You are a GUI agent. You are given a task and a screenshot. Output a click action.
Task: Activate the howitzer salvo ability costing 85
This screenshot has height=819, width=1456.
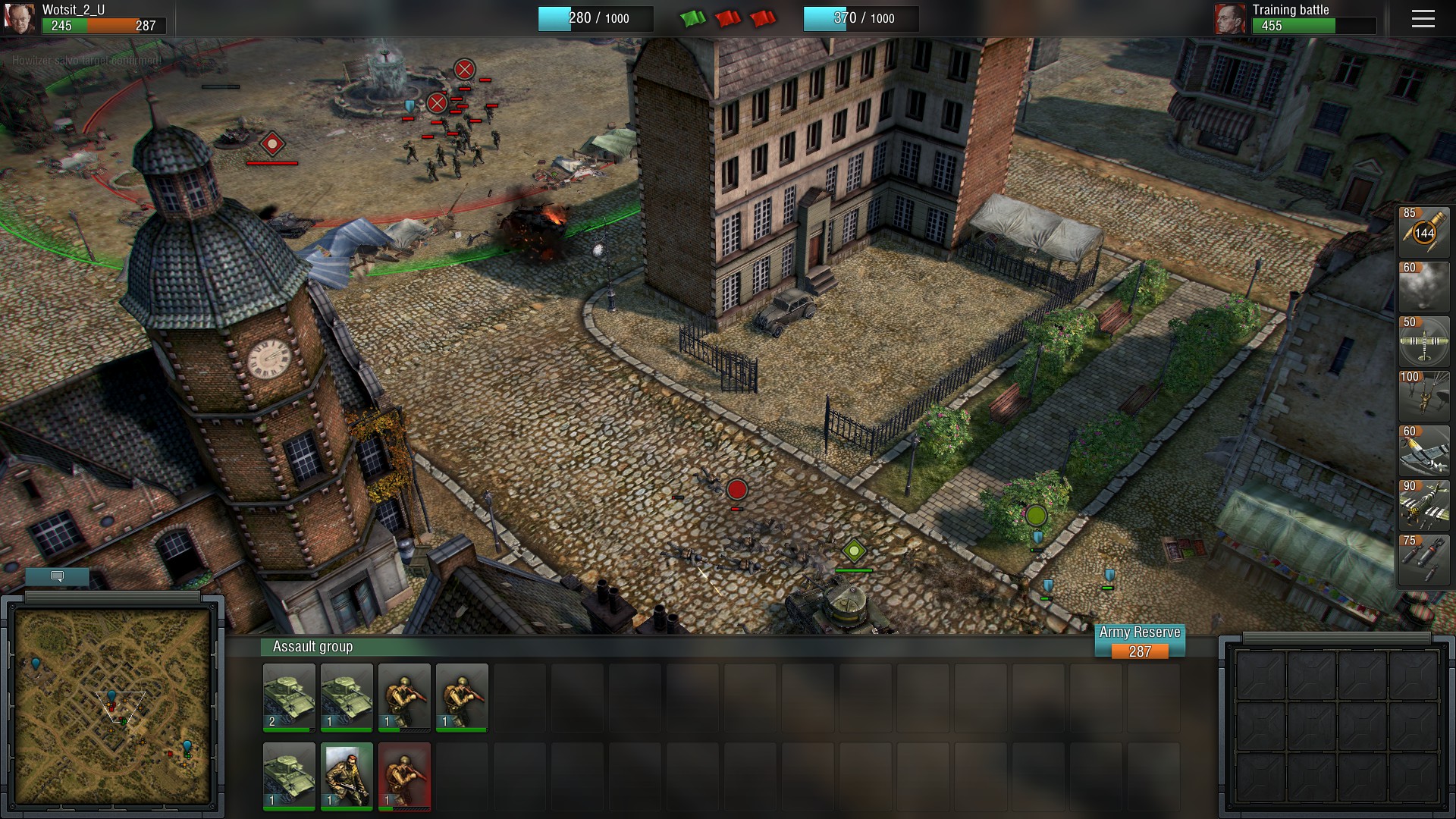point(1423,233)
